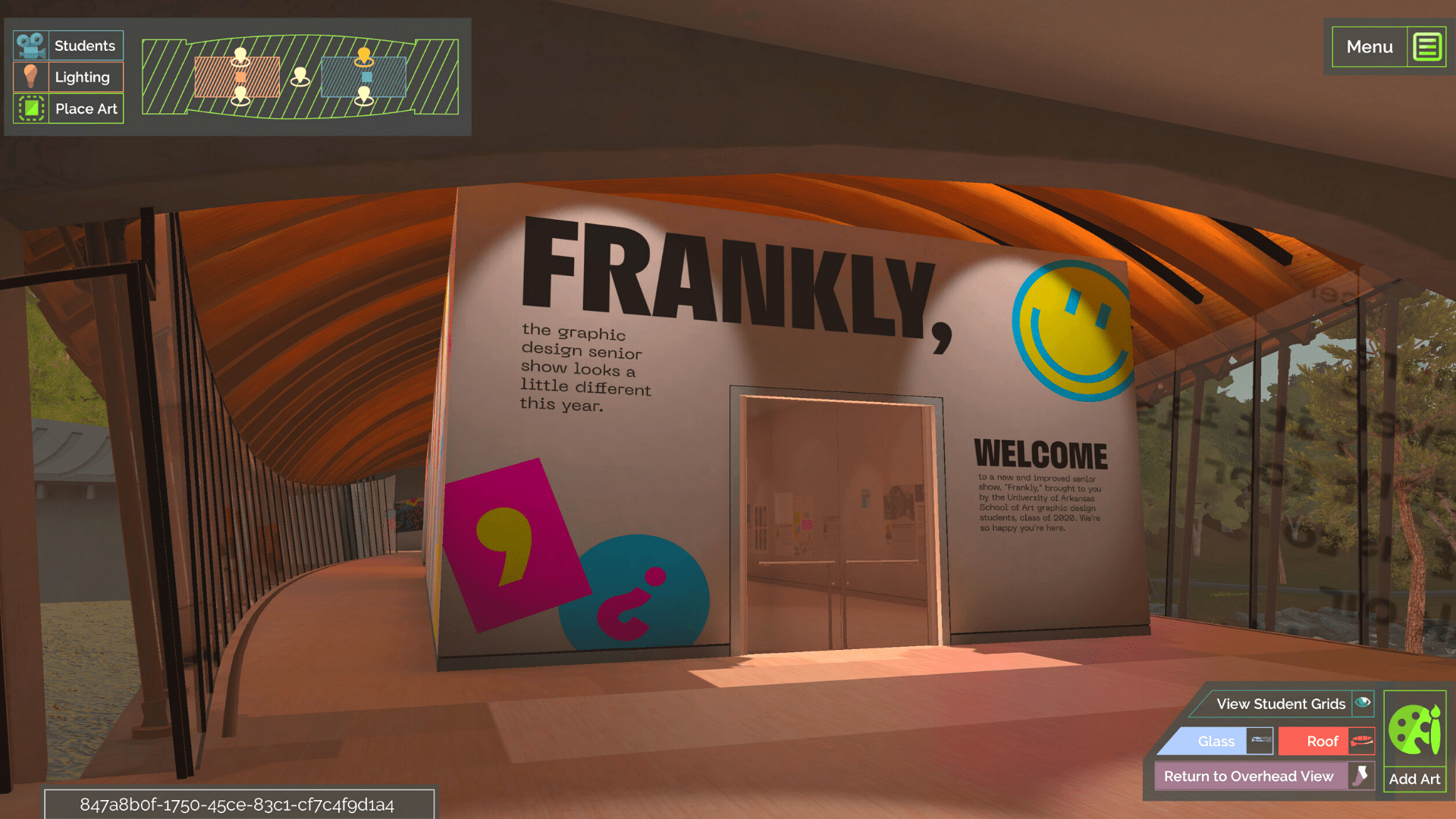Click Return to Overhead View
Screen dimensions: 1456x819
click(1248, 776)
